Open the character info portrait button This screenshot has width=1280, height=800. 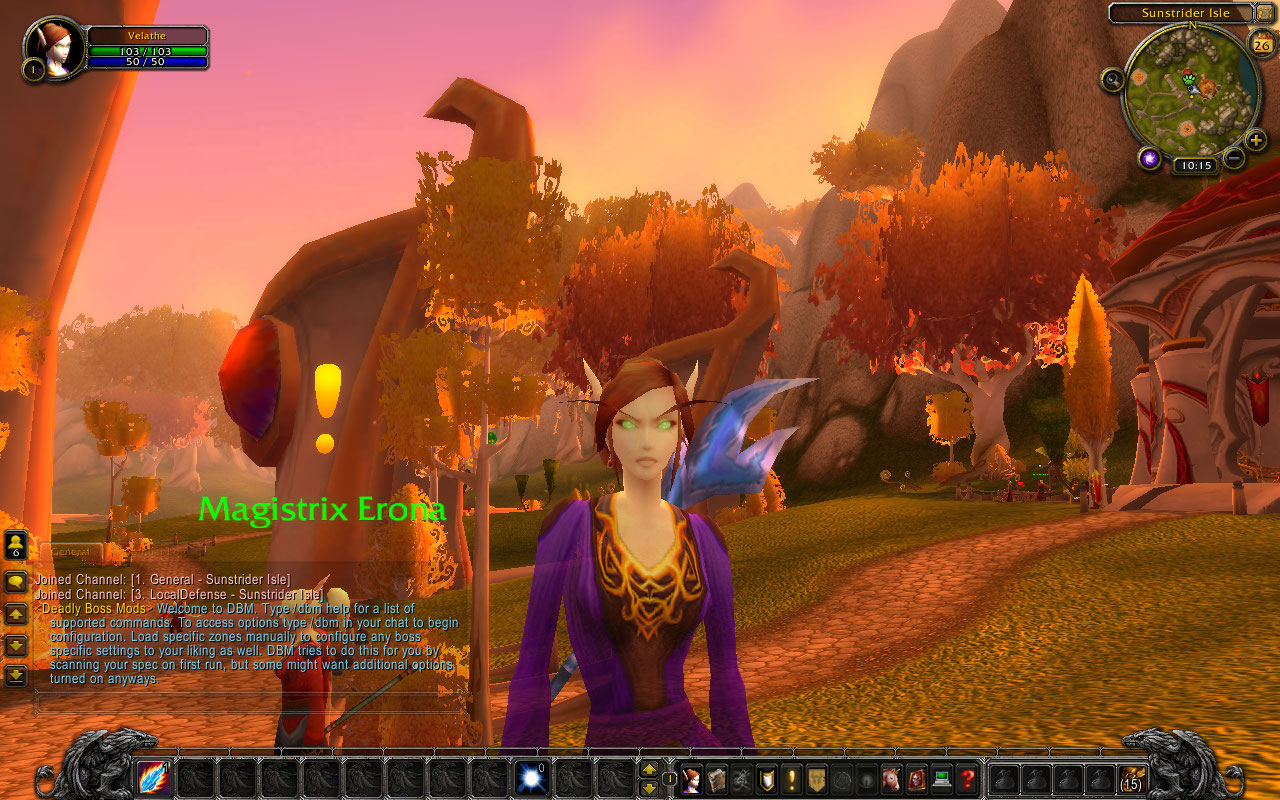coord(691,779)
